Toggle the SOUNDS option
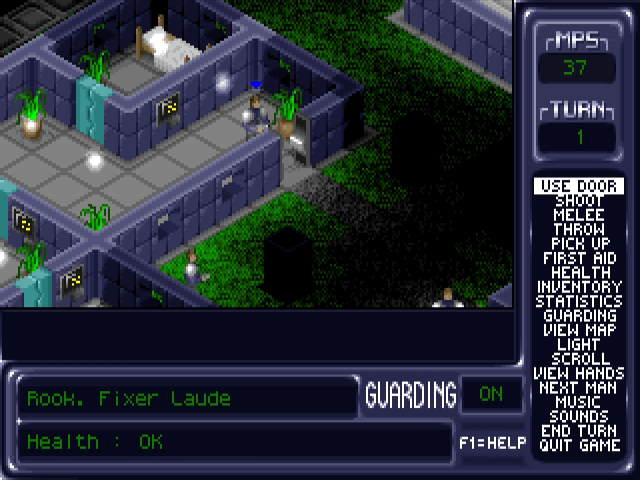This screenshot has width=640, height=480. click(579, 416)
